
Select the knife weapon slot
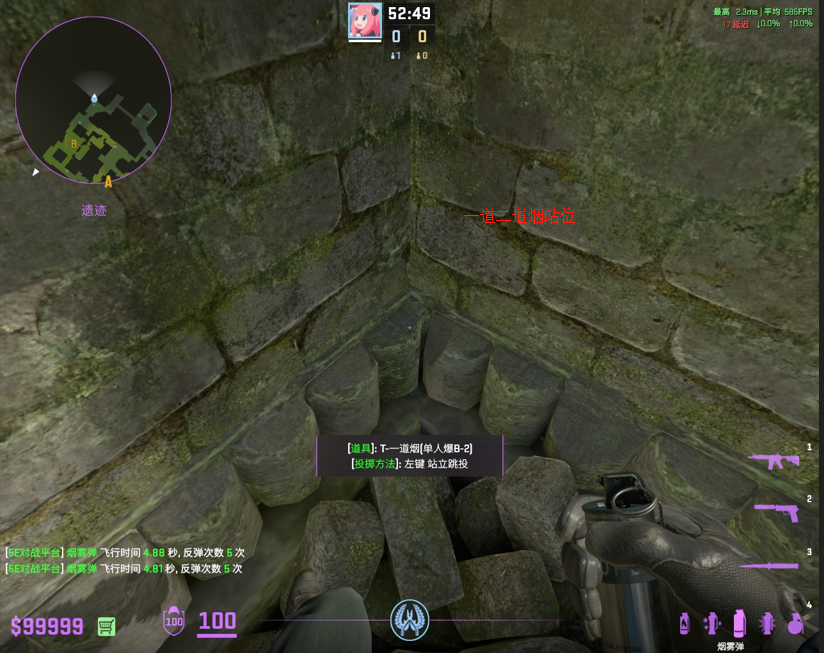click(x=770, y=565)
